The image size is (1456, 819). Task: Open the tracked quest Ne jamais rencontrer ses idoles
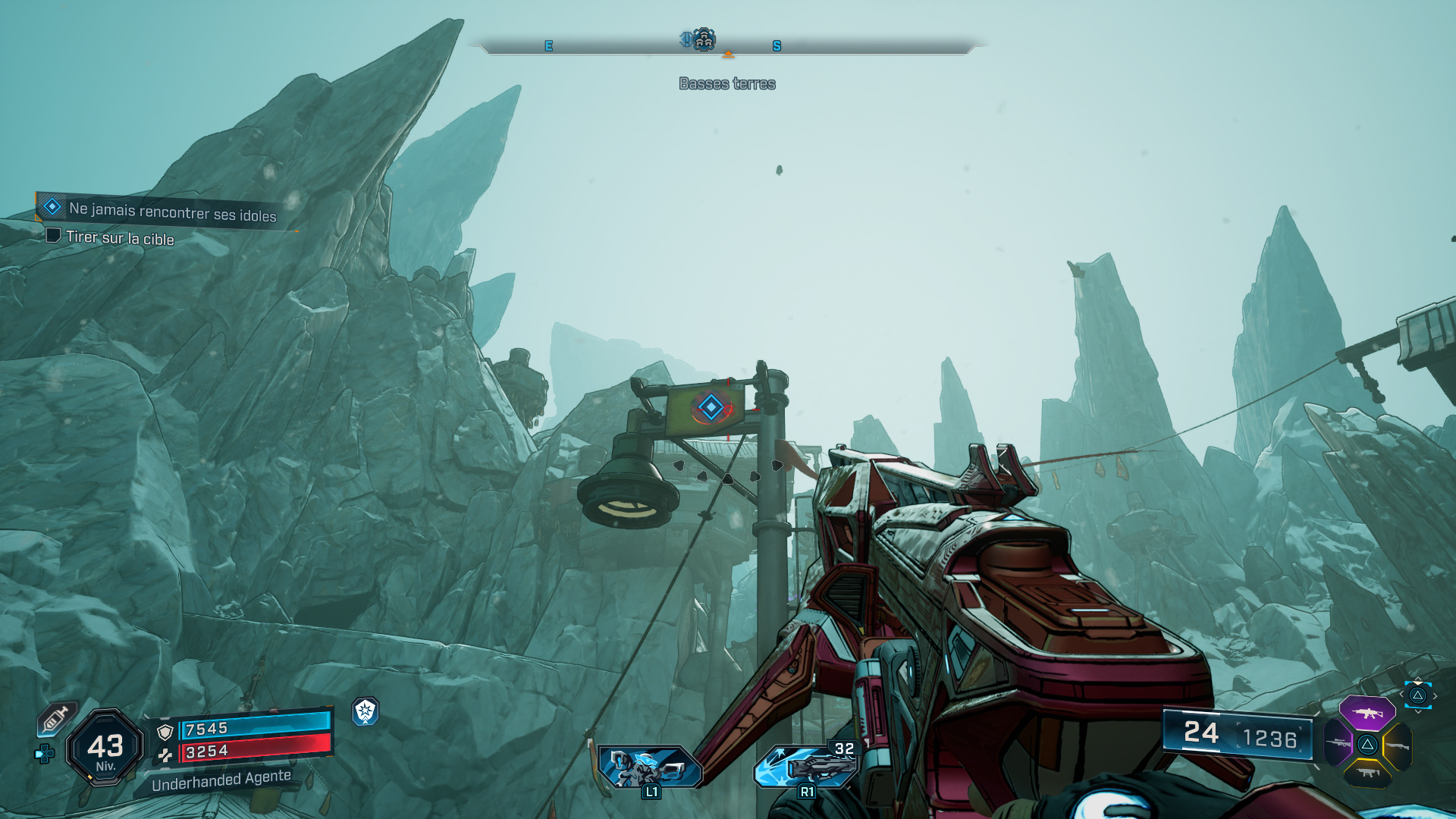point(171,212)
